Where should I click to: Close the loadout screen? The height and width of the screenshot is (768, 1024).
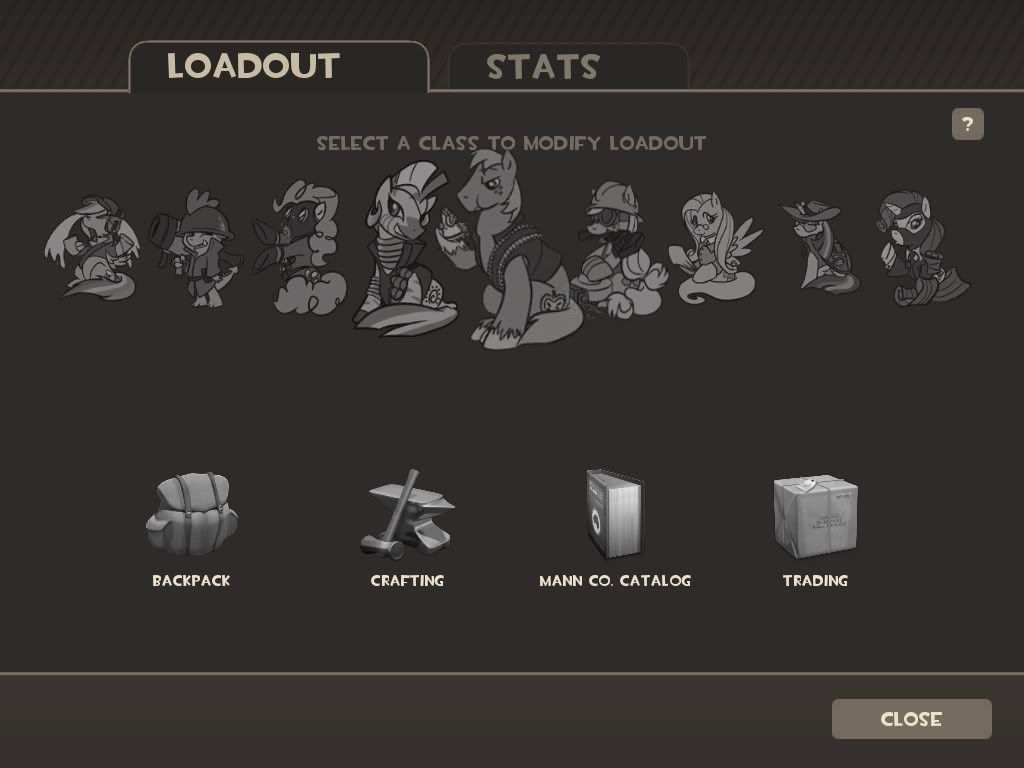coord(911,719)
